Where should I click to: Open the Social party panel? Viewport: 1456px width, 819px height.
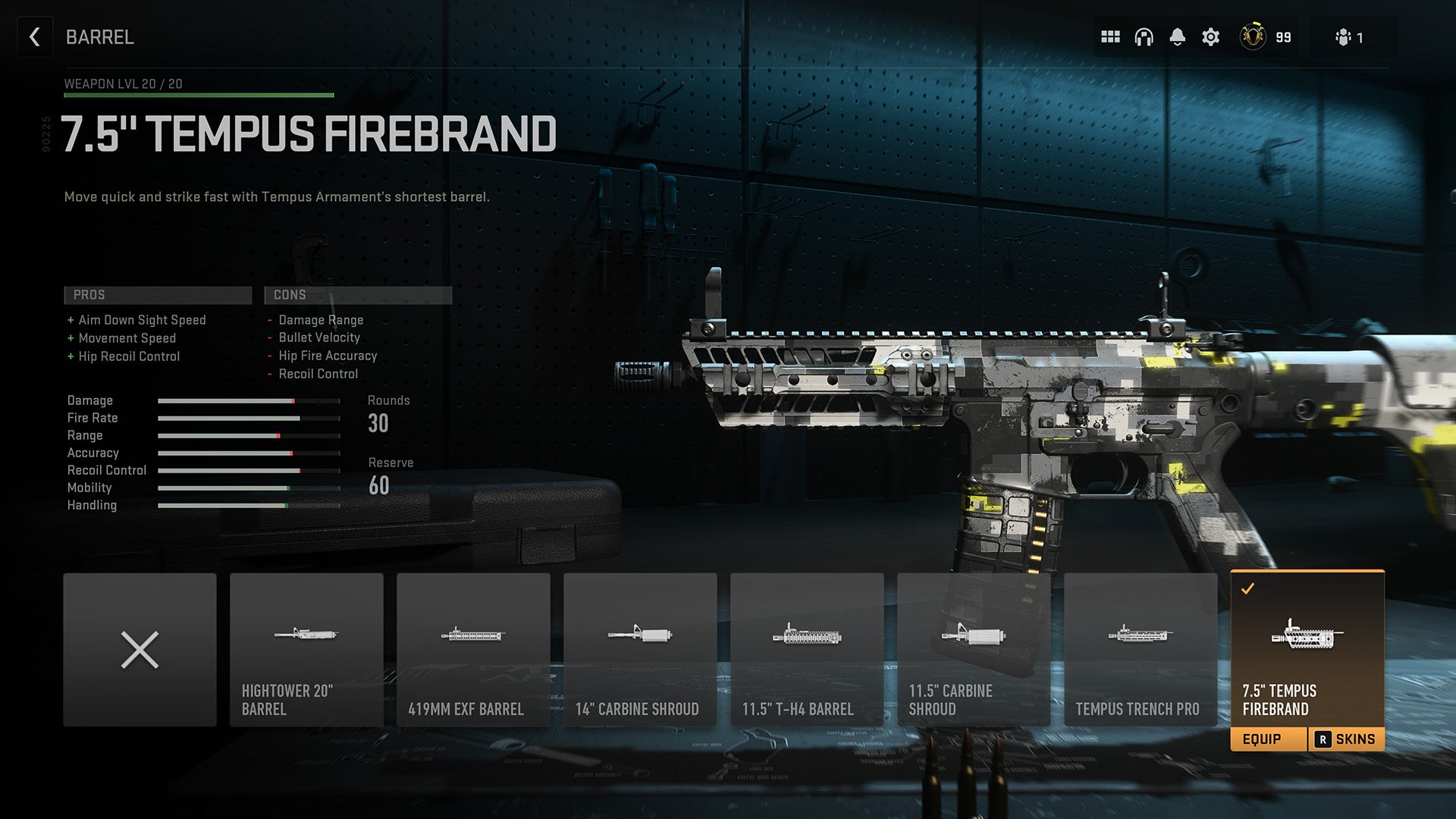pos(1344,36)
